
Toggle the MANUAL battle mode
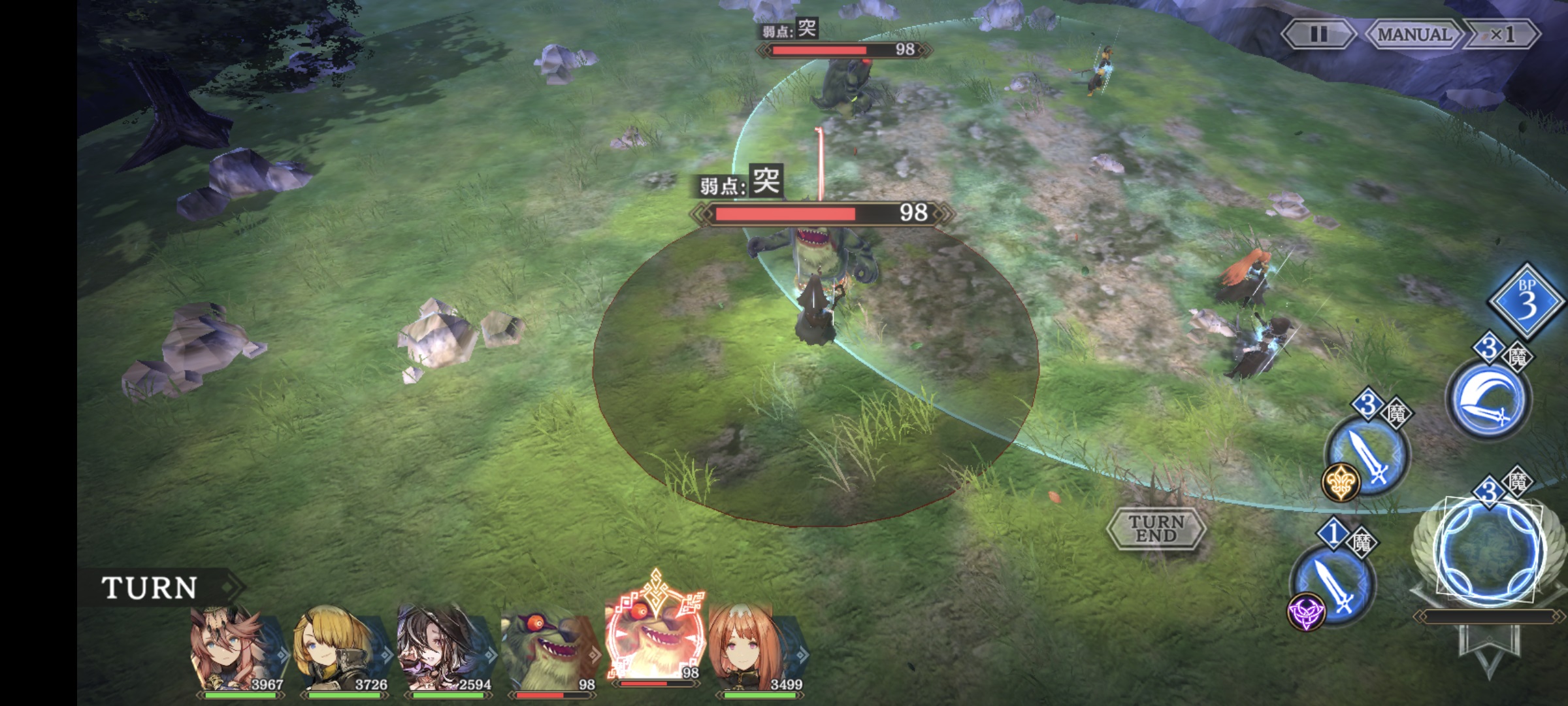click(x=1413, y=34)
